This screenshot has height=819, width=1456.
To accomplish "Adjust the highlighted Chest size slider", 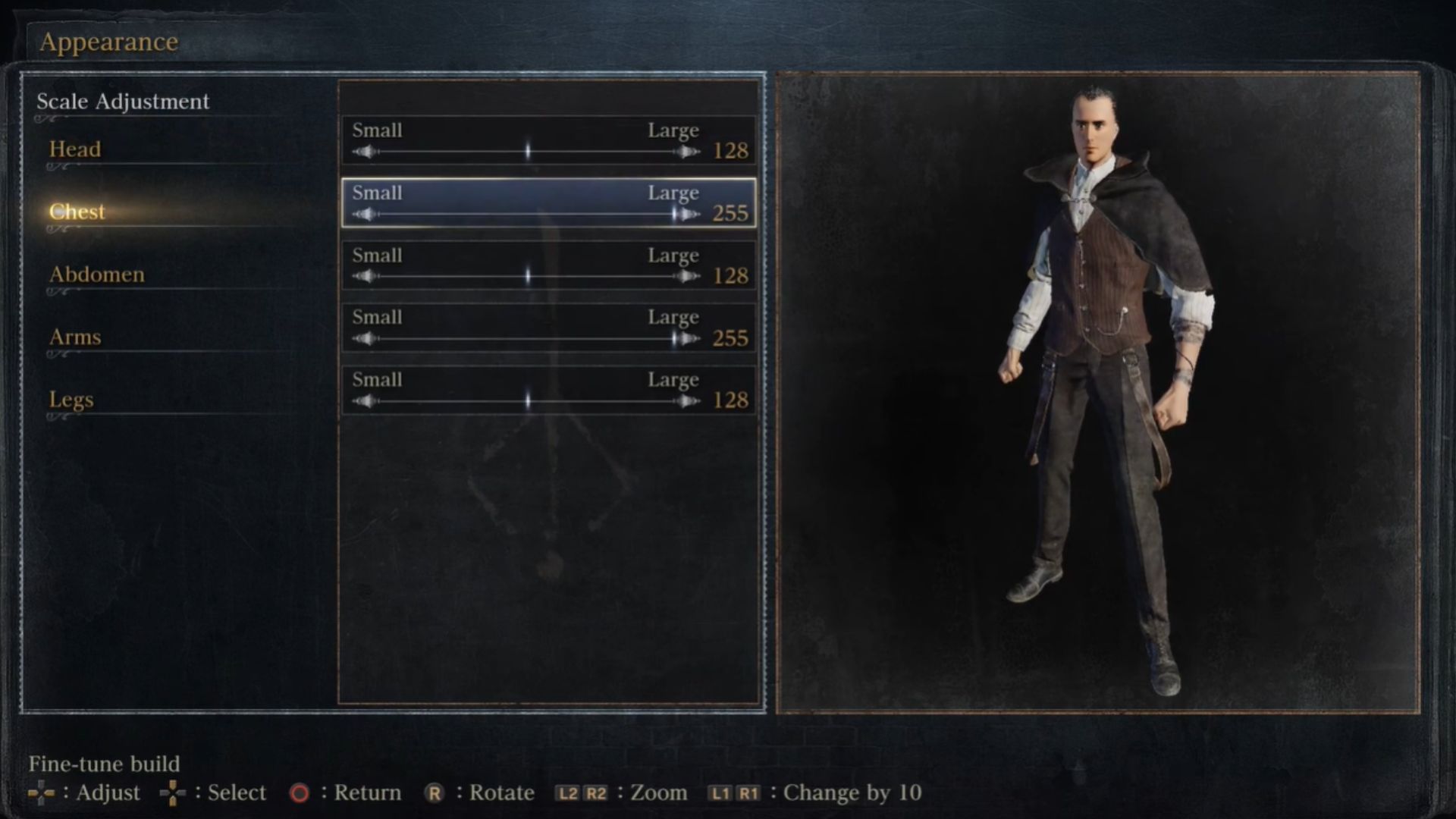I will tap(528, 215).
